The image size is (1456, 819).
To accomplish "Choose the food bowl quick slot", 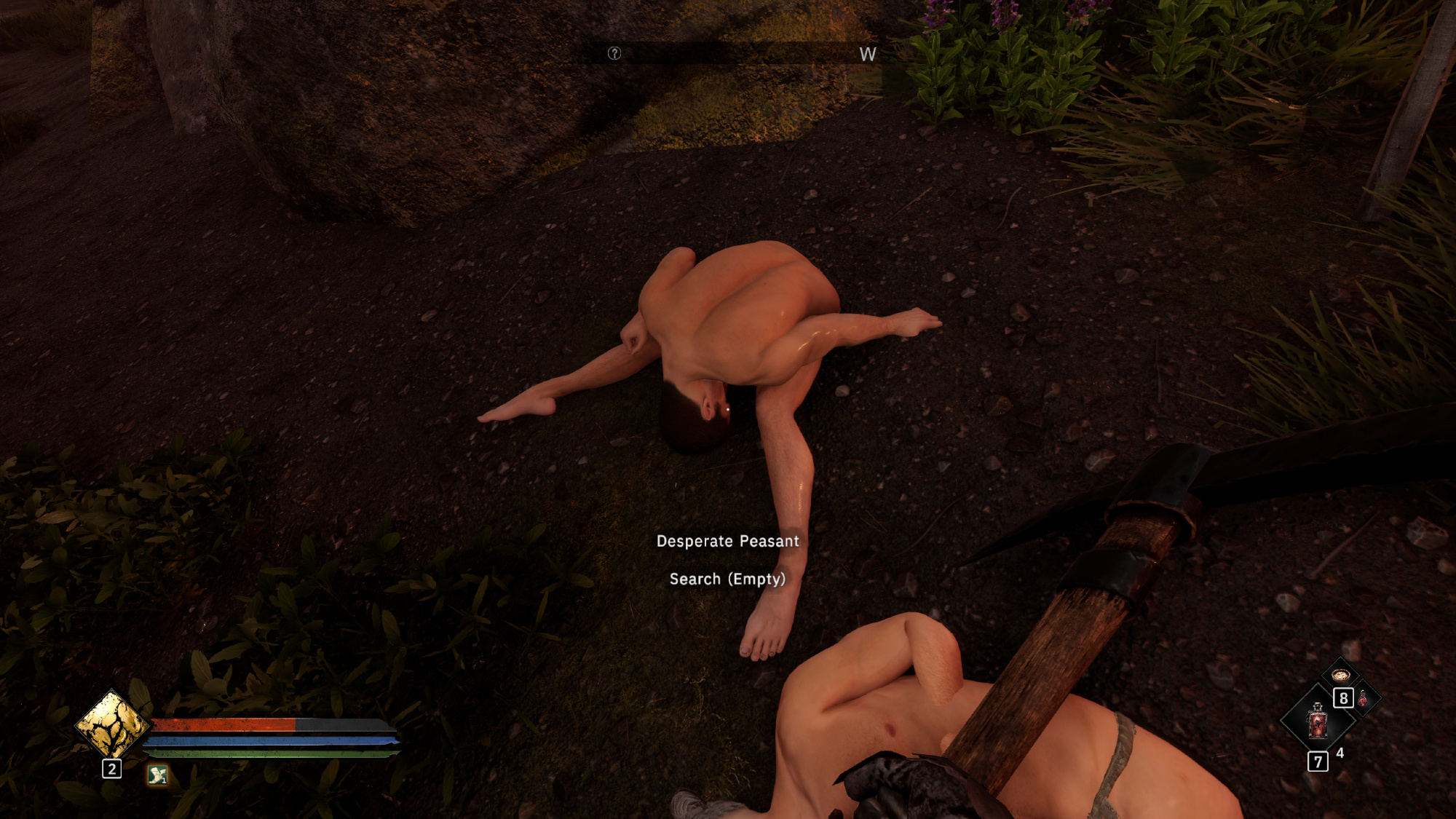I will point(1341,674).
